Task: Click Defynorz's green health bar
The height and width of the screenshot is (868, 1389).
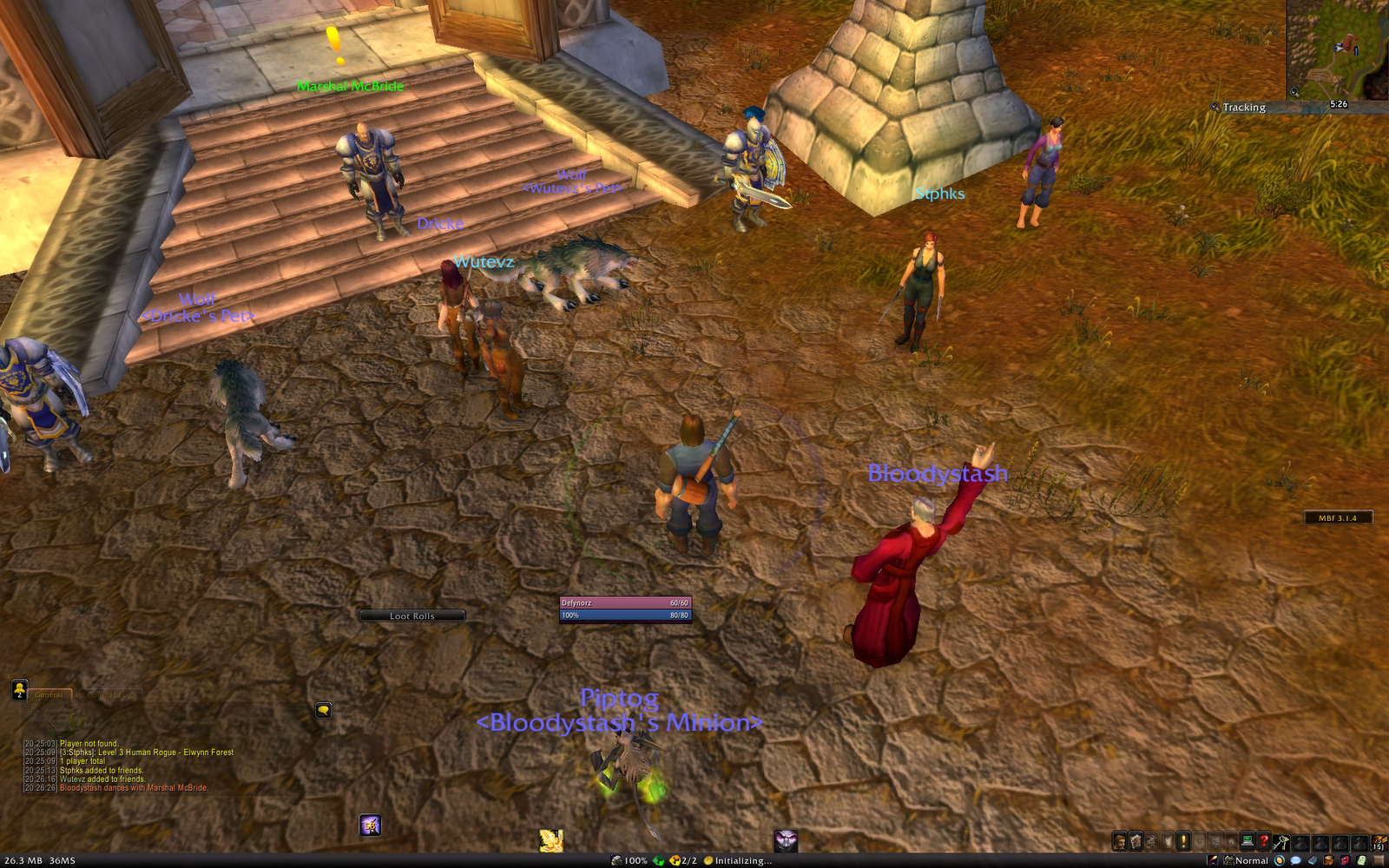Action: tap(625, 601)
